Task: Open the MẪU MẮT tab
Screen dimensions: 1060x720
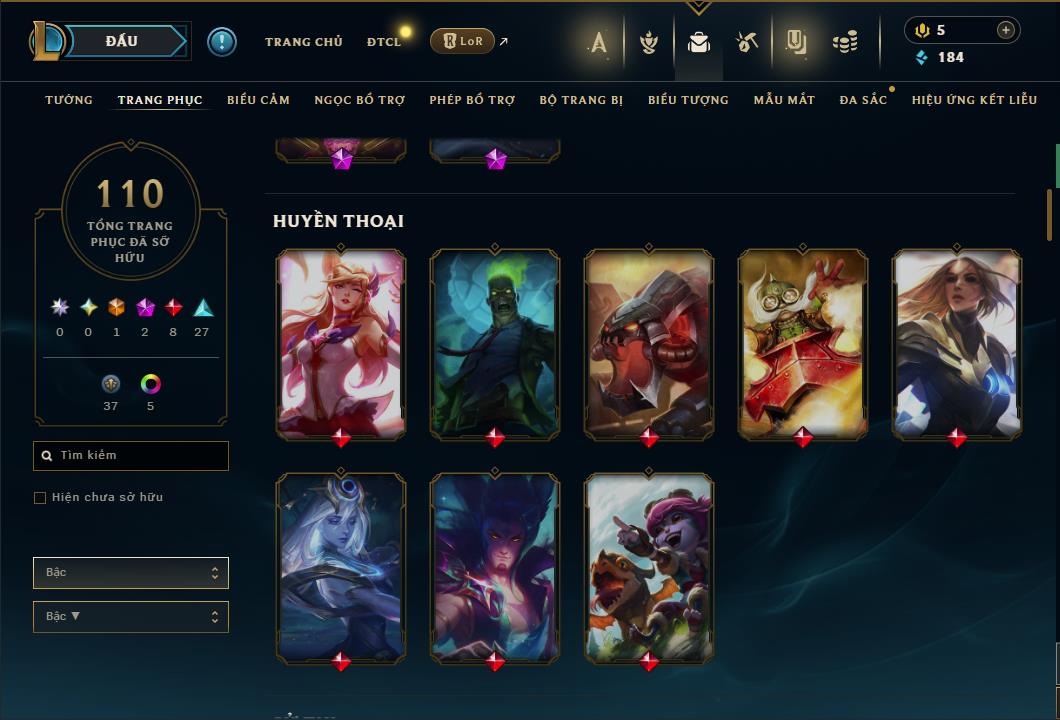Action: point(784,100)
